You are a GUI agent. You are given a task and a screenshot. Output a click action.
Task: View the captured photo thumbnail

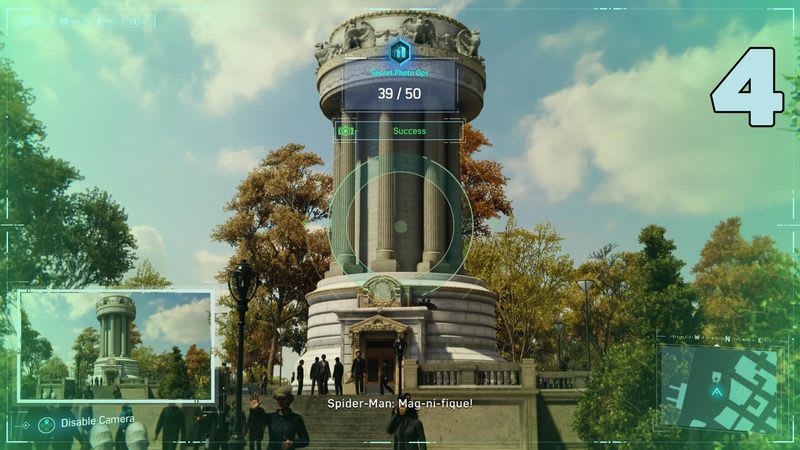[x=115, y=346]
